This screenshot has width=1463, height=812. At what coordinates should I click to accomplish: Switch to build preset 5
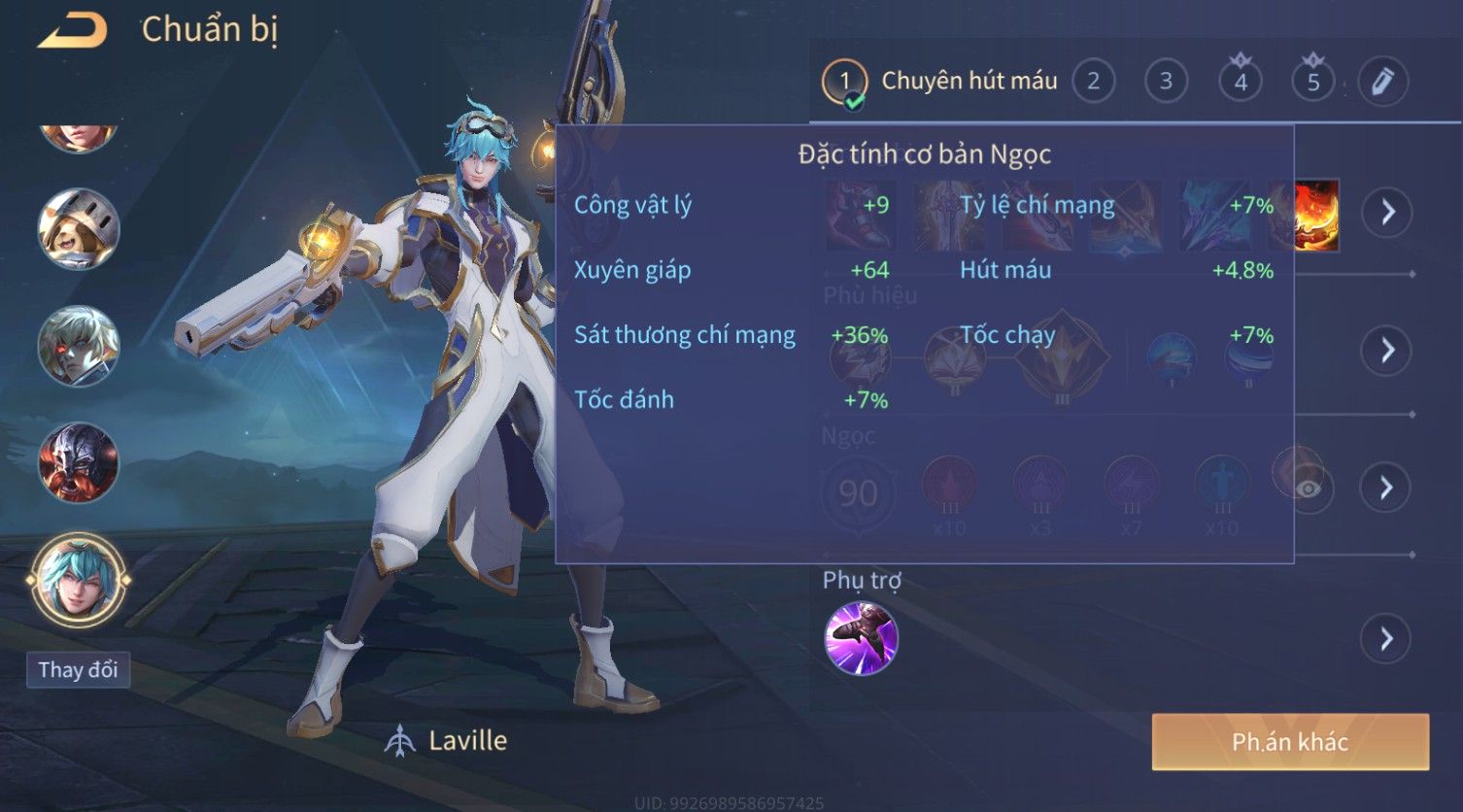1312,82
